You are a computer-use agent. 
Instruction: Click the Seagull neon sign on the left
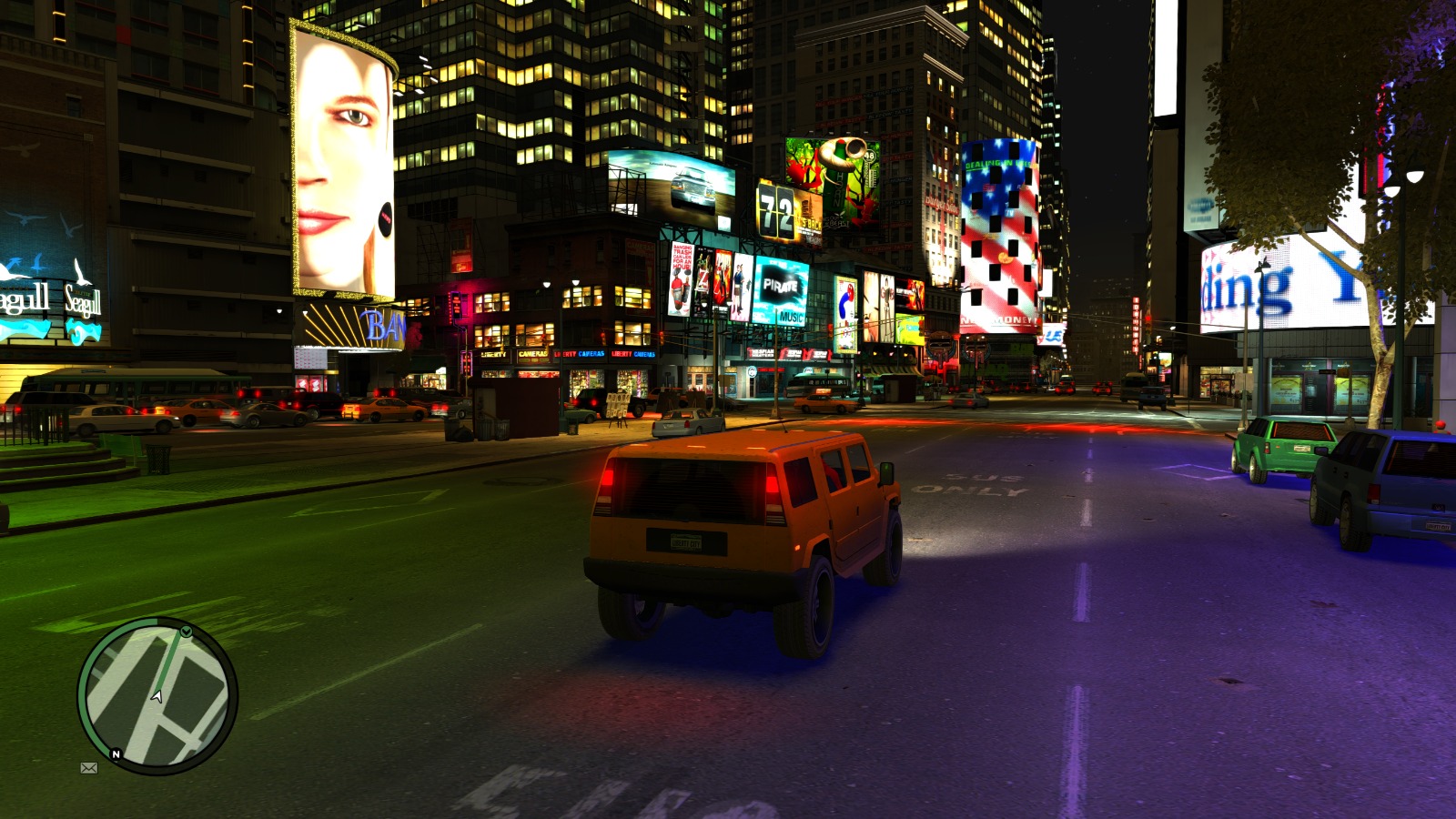pos(82,300)
